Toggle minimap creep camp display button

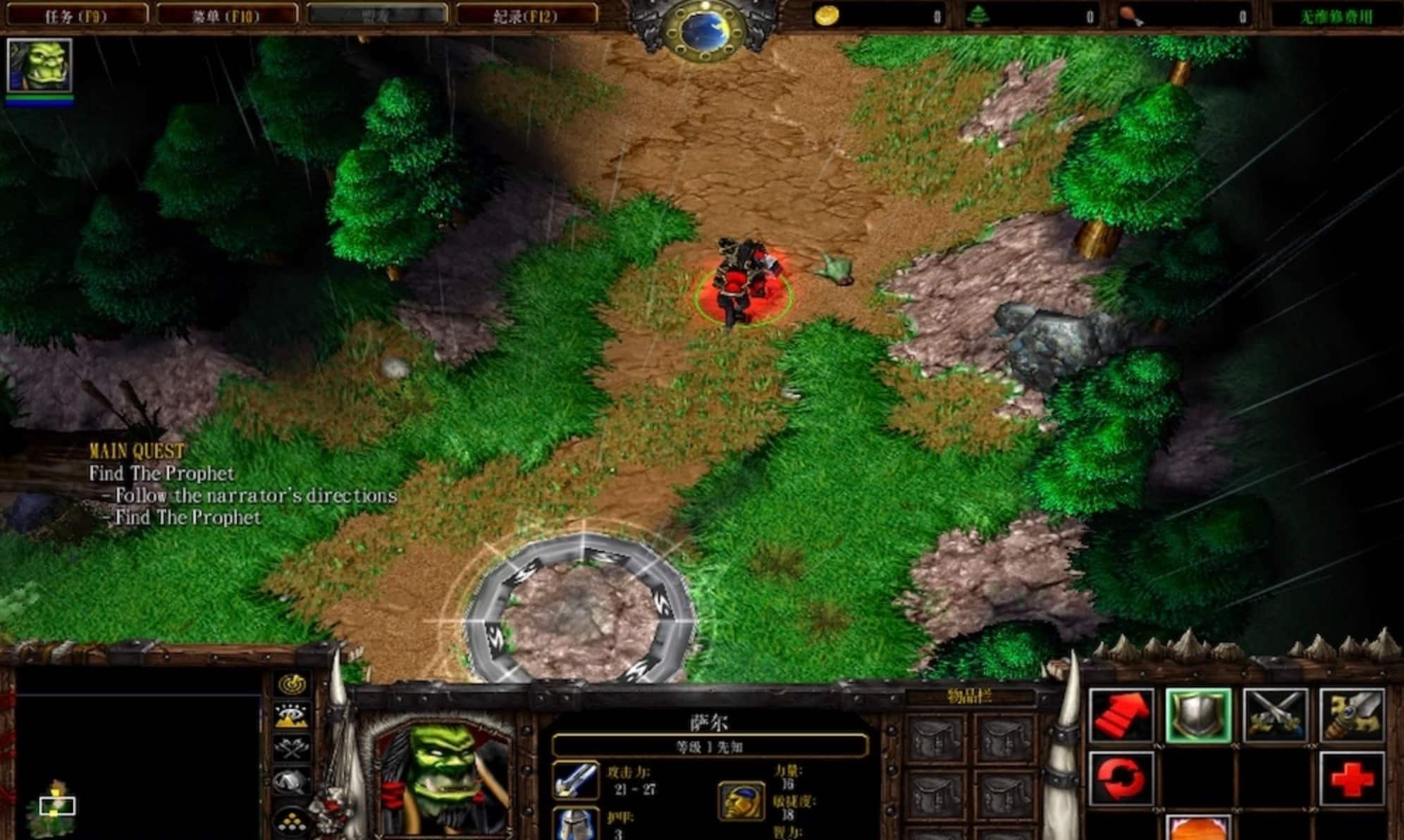point(292,782)
